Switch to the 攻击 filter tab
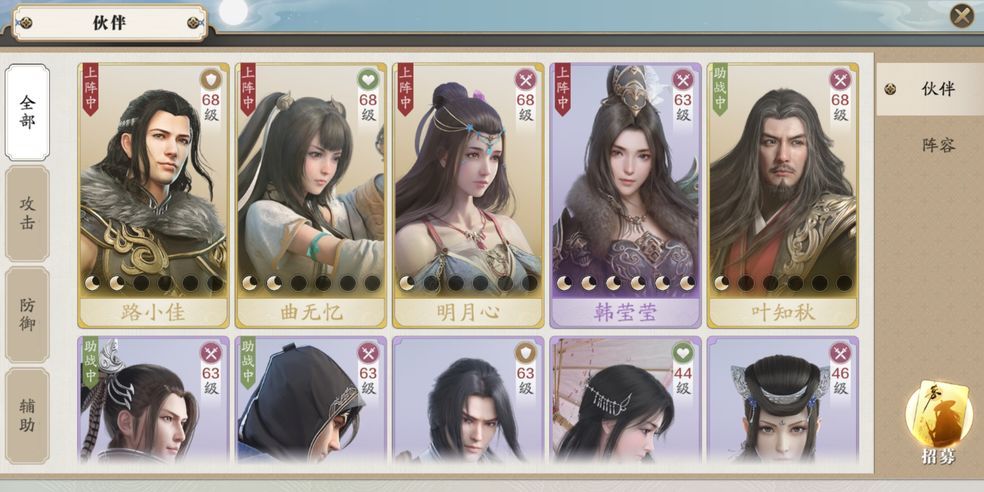Image resolution: width=984 pixels, height=492 pixels. point(27,214)
